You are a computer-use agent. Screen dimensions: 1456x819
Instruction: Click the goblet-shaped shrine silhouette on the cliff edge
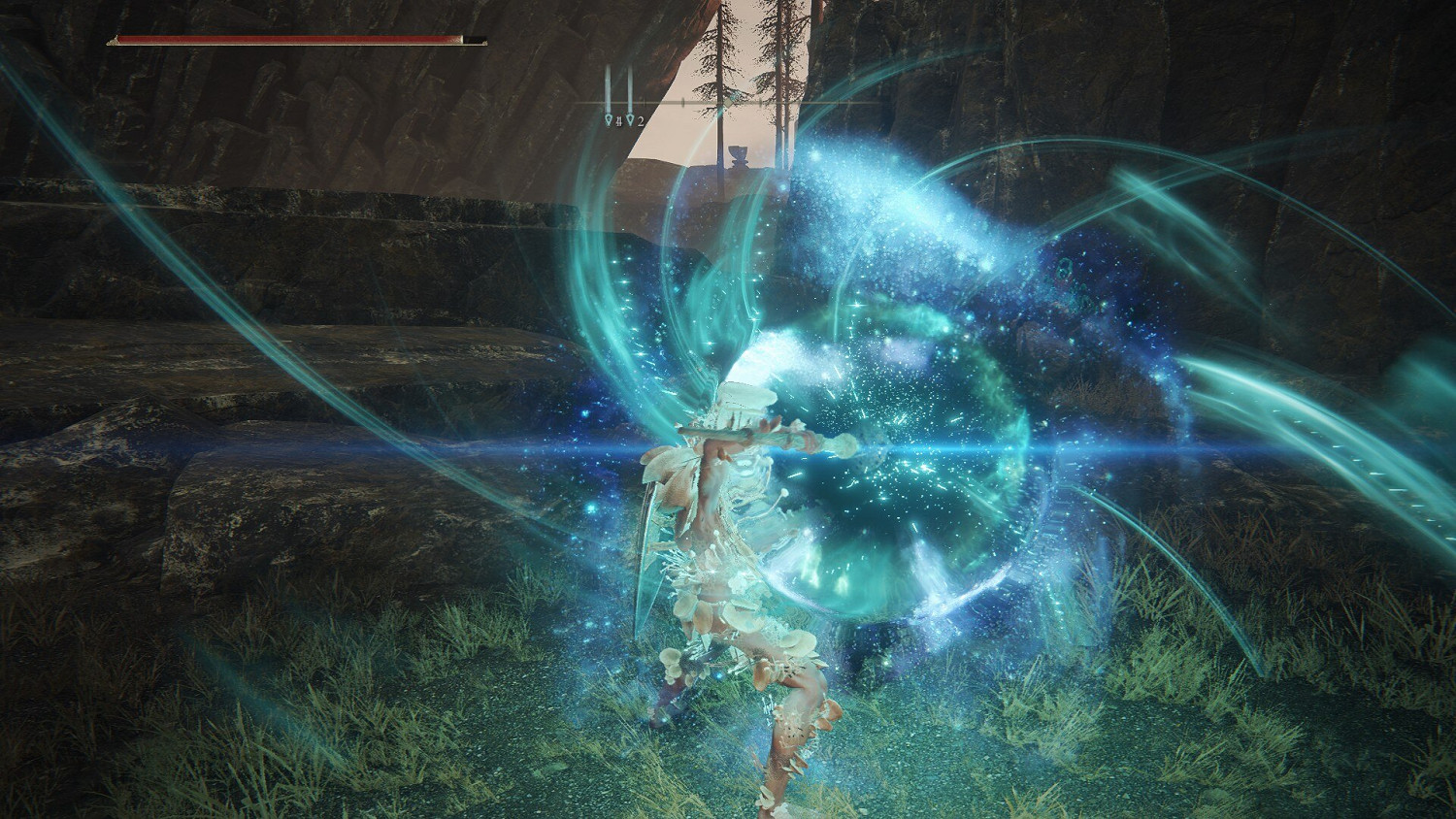pos(739,155)
